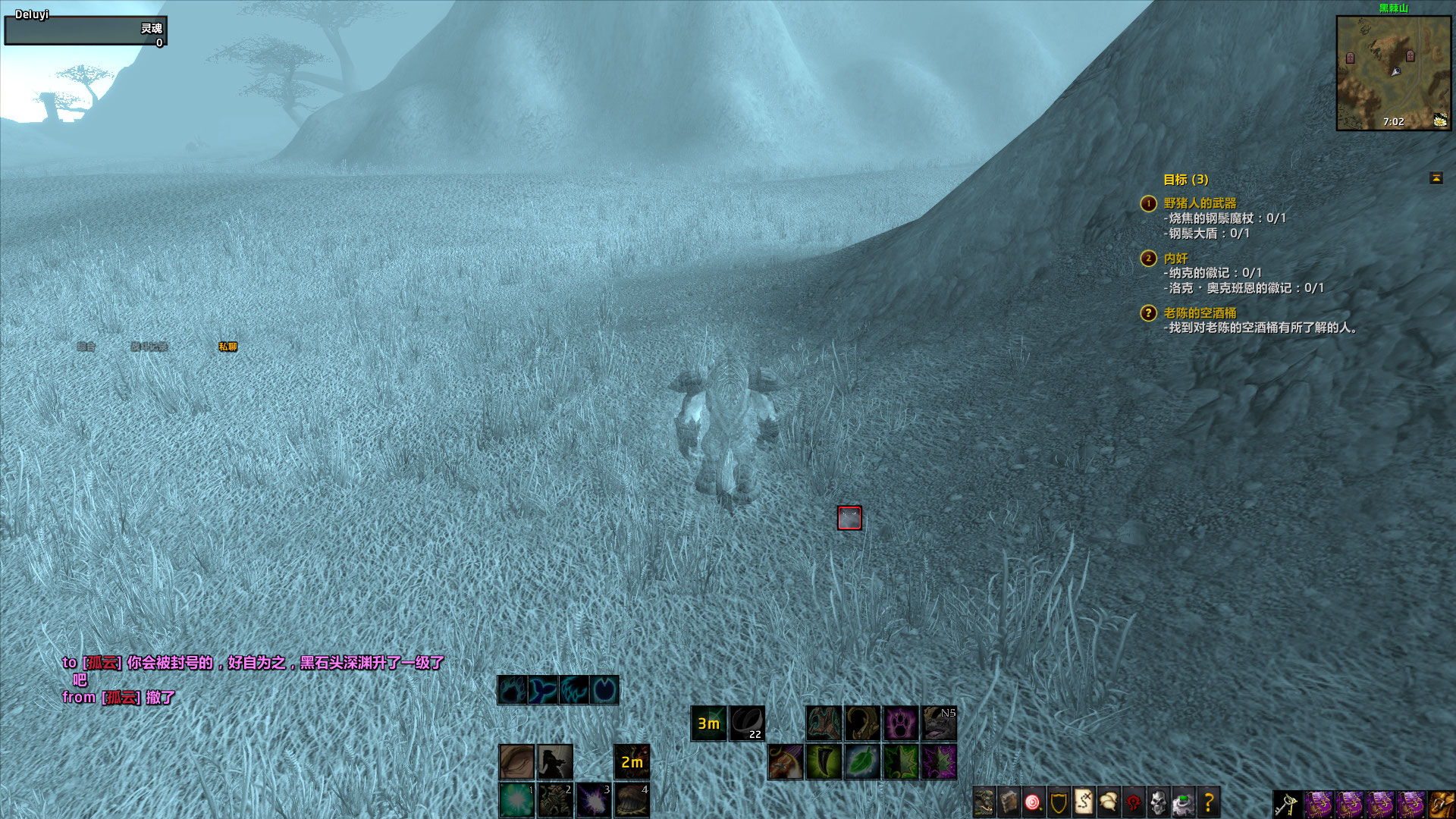1456x819 pixels.
Task: Click the player name 孤云 in chat
Action: tap(103, 663)
